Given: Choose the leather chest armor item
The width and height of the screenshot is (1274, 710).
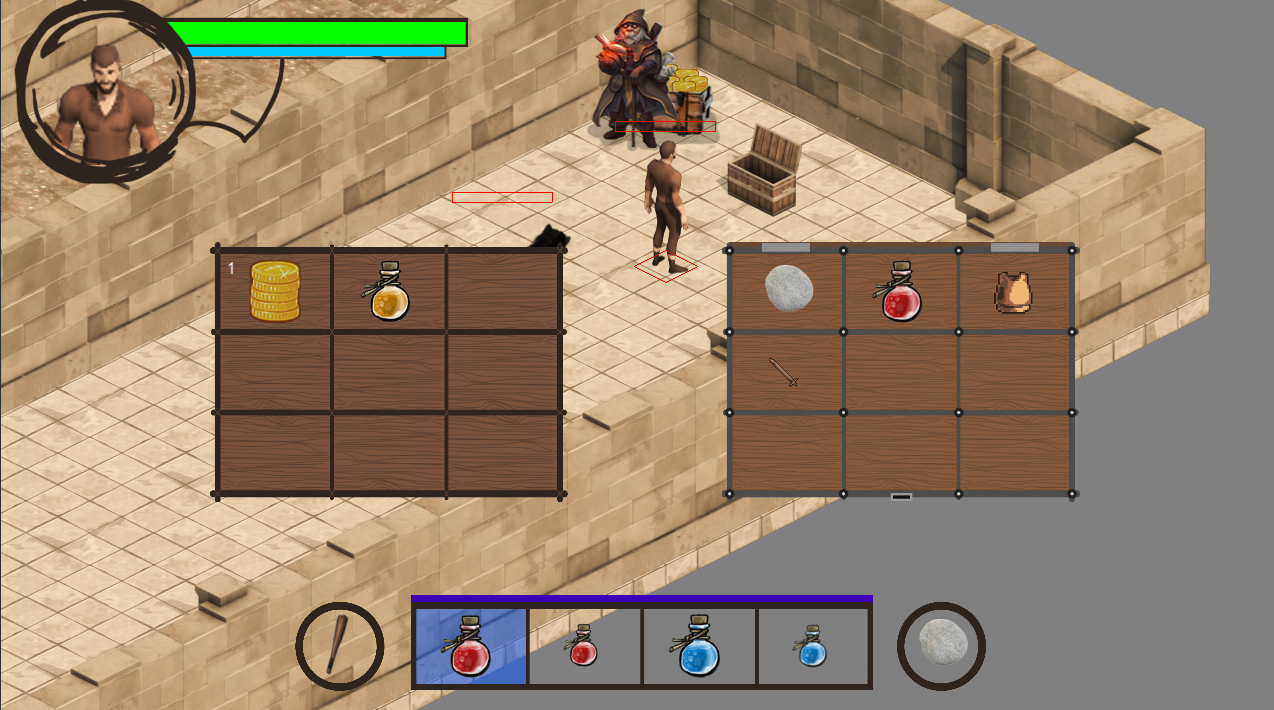Looking at the screenshot, I should click(1013, 292).
